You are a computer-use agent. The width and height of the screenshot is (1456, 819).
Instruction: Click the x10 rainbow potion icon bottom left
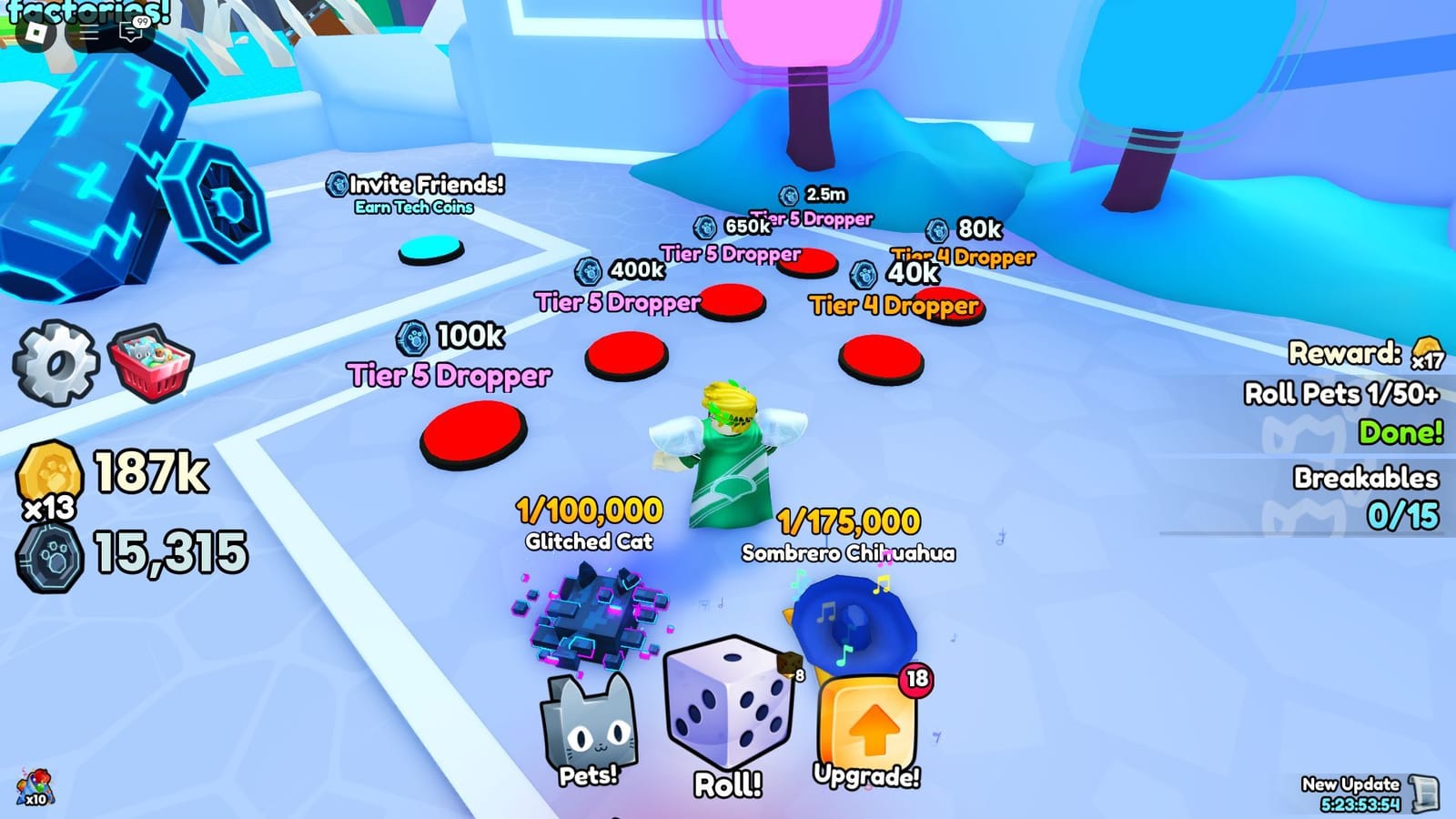pyautogui.click(x=36, y=785)
